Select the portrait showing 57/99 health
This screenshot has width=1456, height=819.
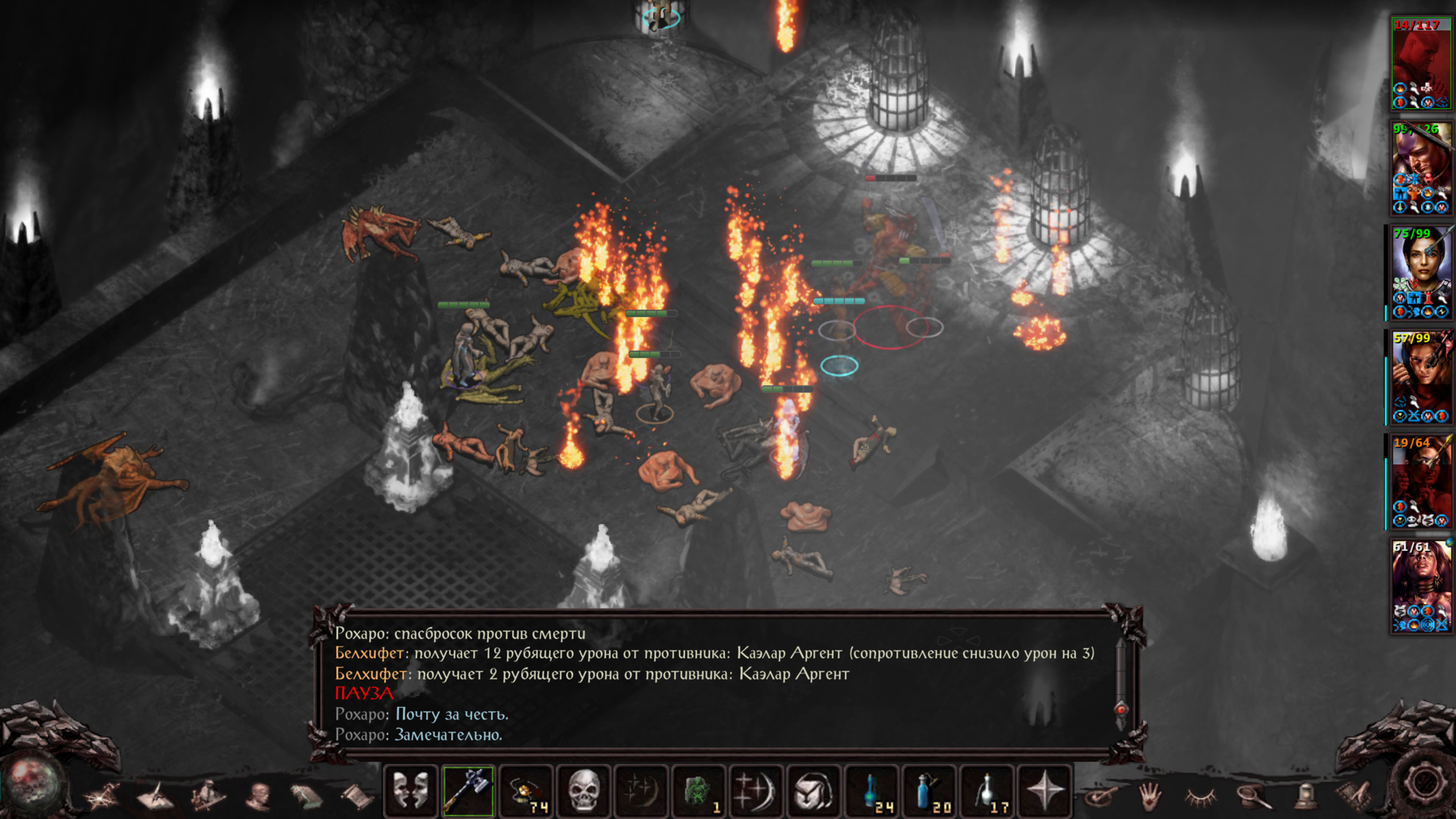click(x=1420, y=377)
